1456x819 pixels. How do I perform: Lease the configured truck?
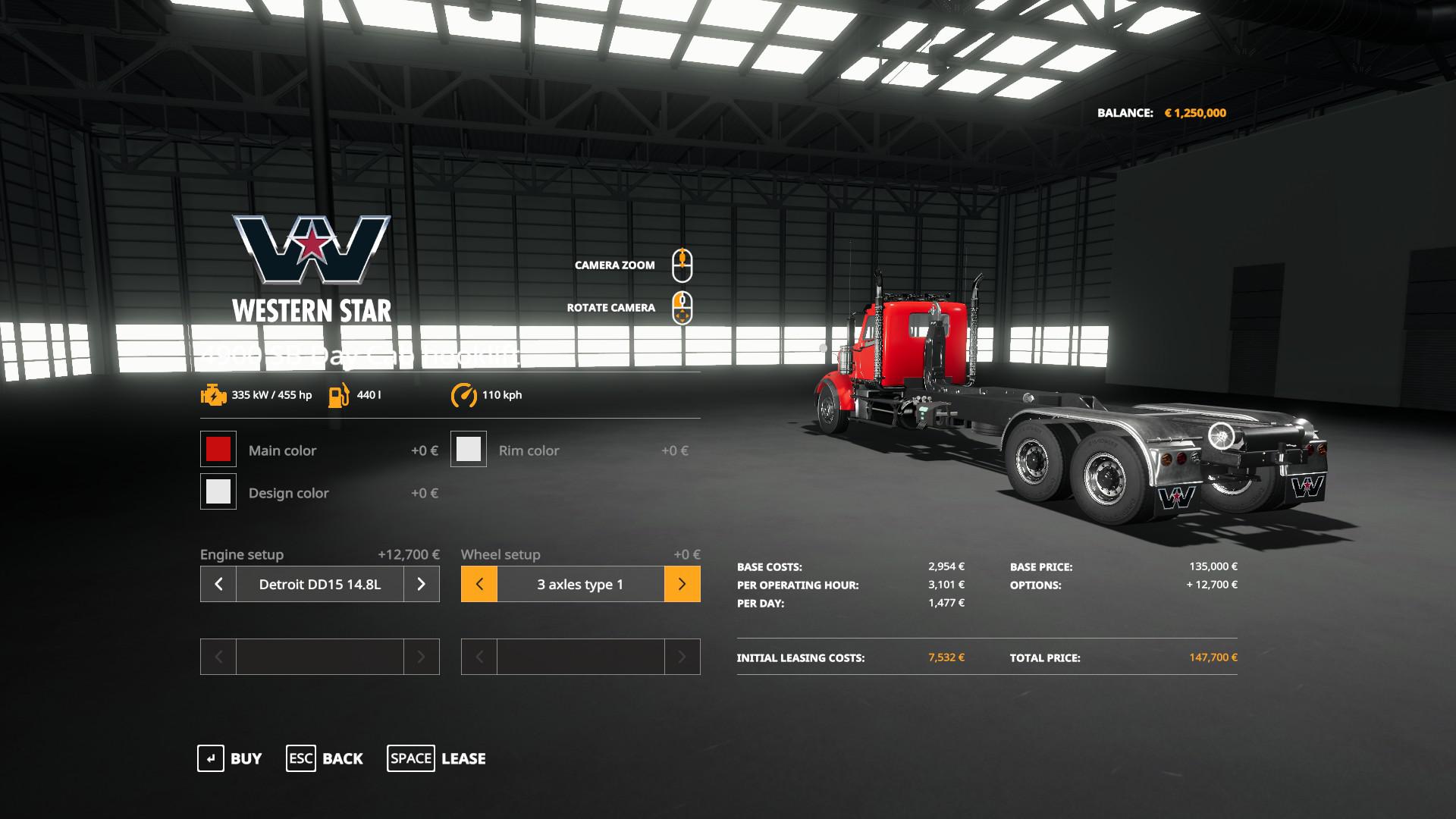[x=437, y=758]
